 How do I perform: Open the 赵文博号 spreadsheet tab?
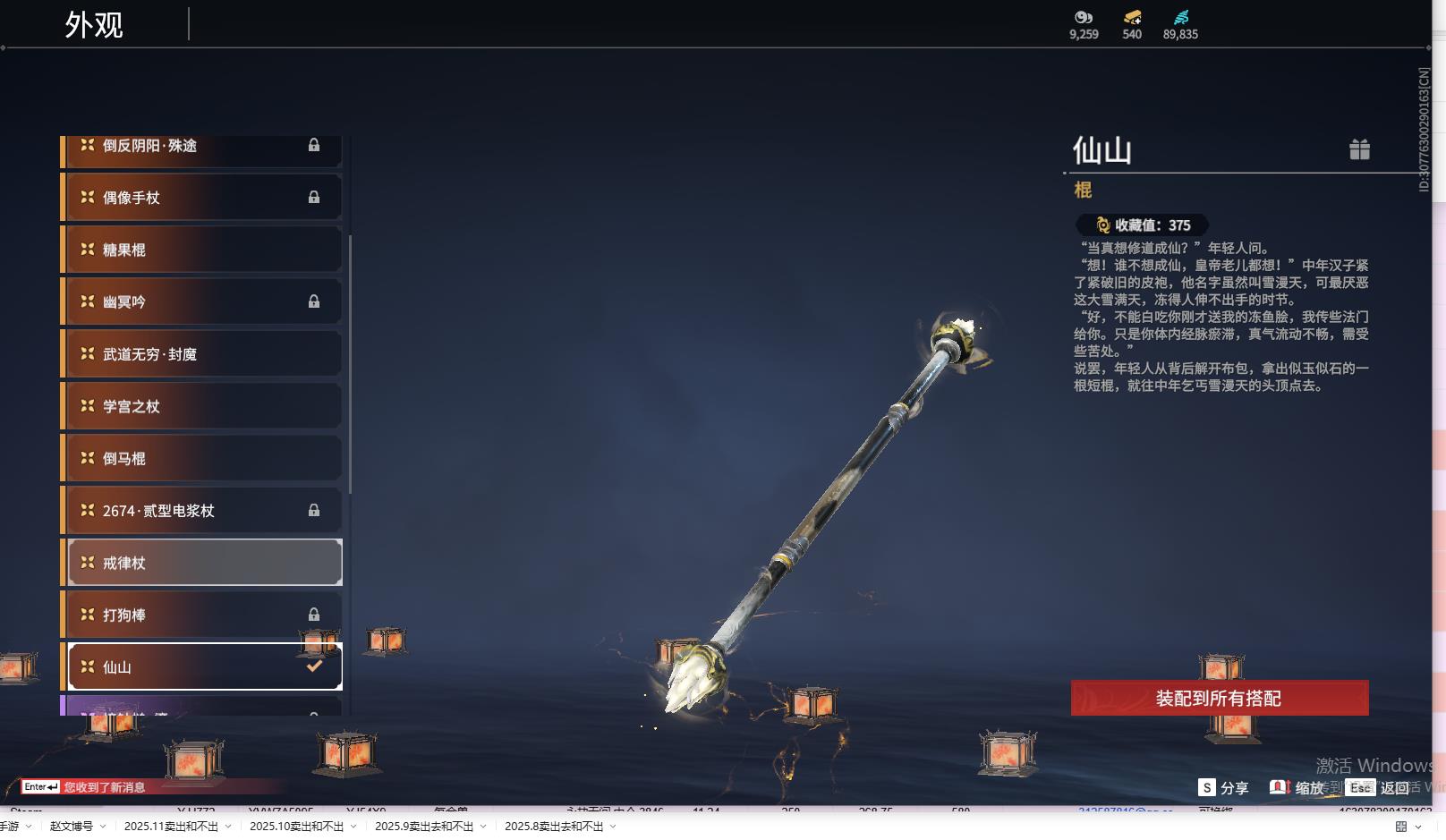[72, 827]
